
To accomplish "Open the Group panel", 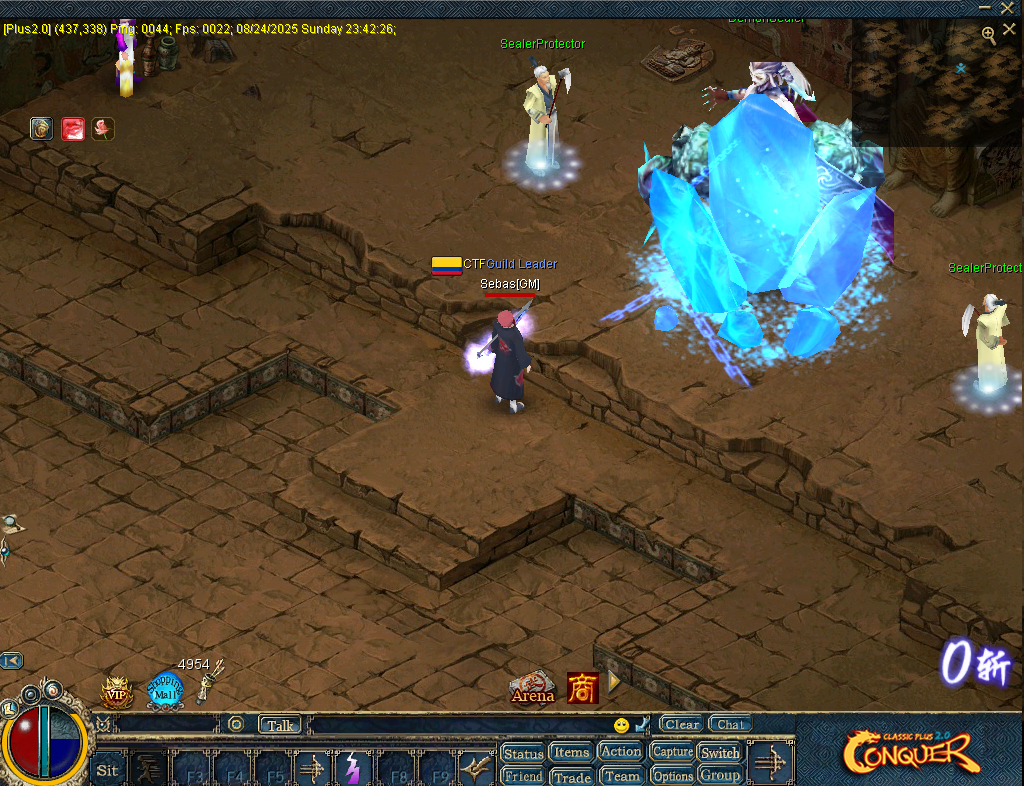I will coord(720,775).
